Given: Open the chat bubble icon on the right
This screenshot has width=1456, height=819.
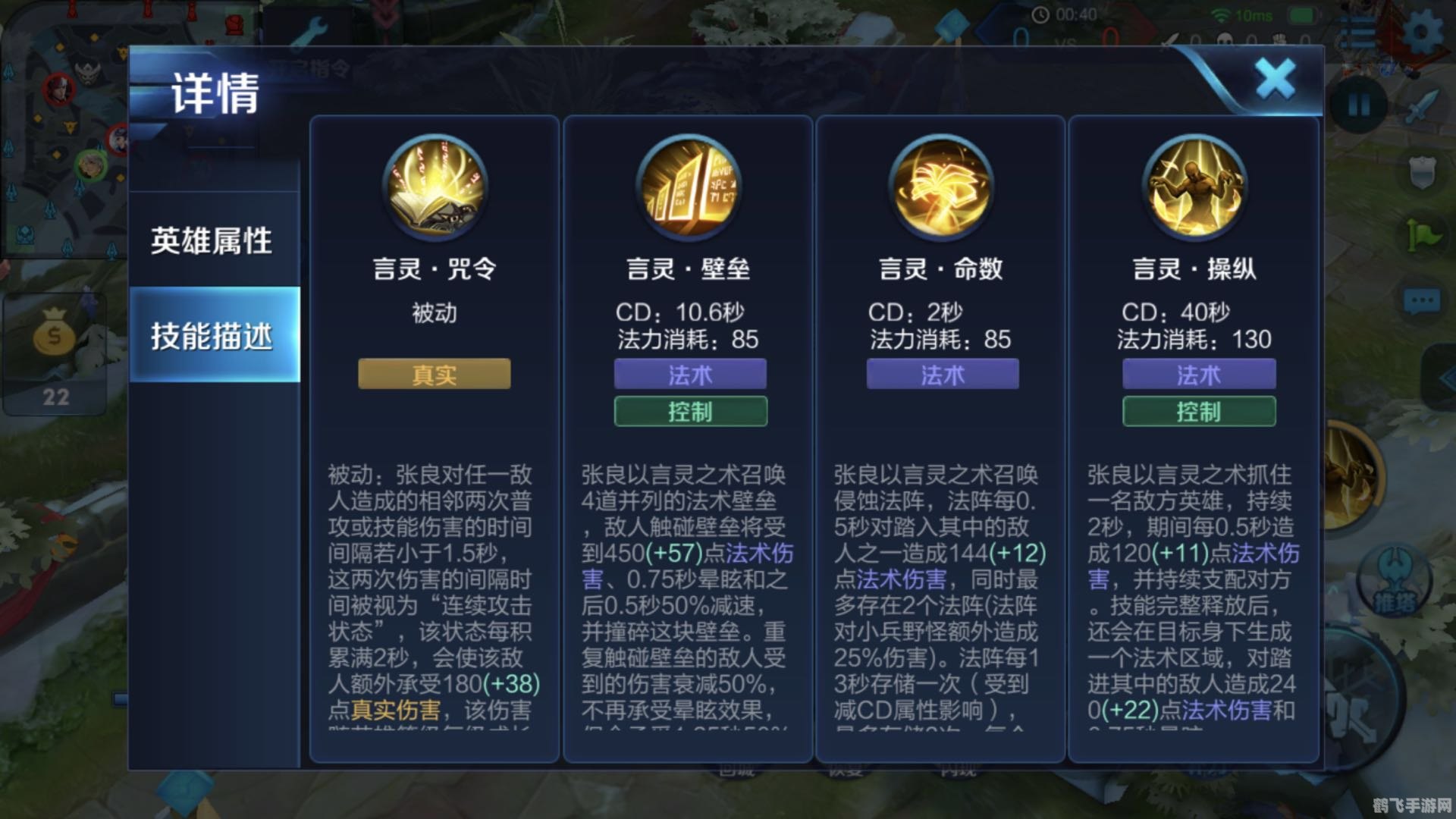Looking at the screenshot, I should coord(1422,297).
